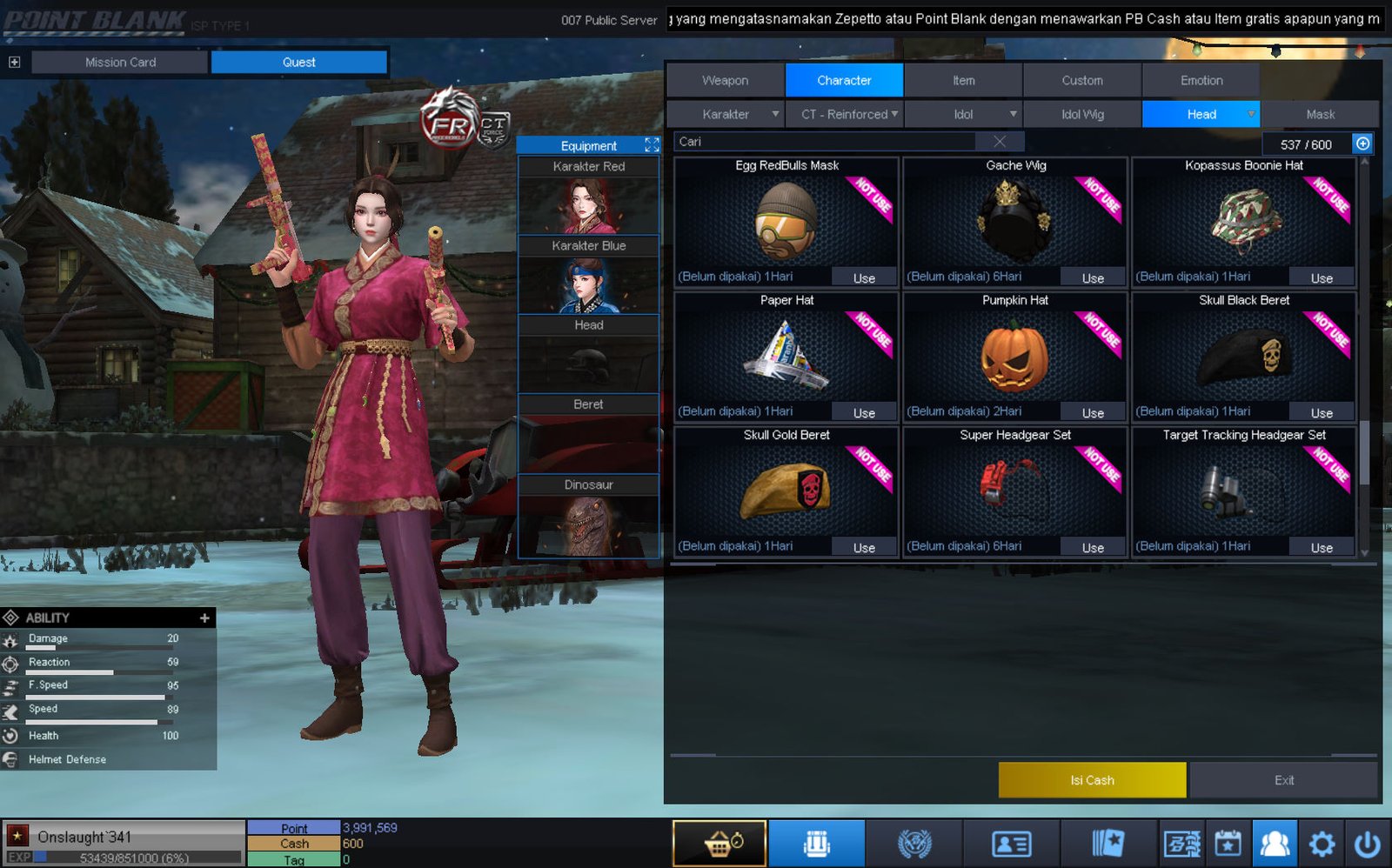Screen dimensions: 1392x868
Task: Select the Idol Wig category
Action: [1082, 114]
